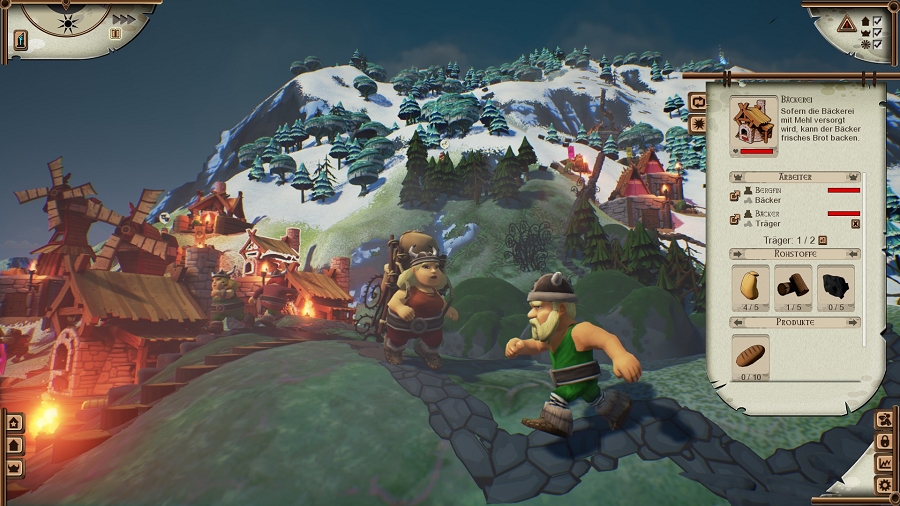Click the right arrow on the Rohstoffe header
The width and height of the screenshot is (900, 506).
click(854, 254)
